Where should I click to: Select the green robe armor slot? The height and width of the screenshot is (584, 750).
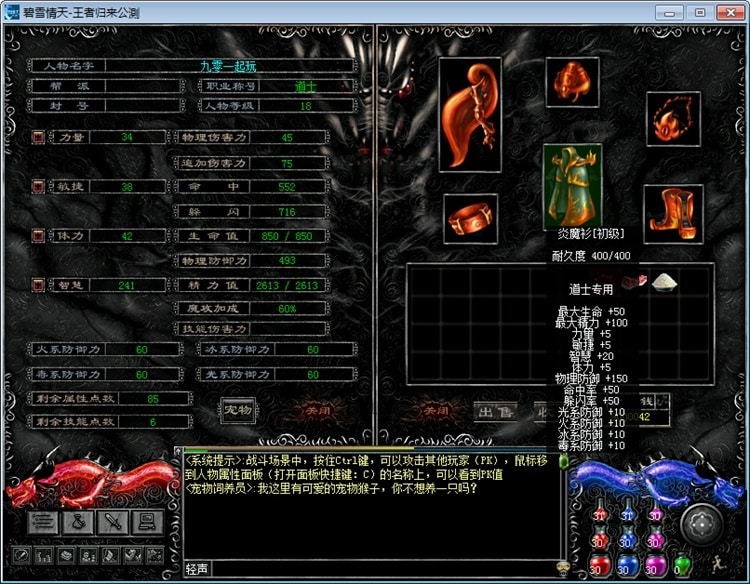573,187
